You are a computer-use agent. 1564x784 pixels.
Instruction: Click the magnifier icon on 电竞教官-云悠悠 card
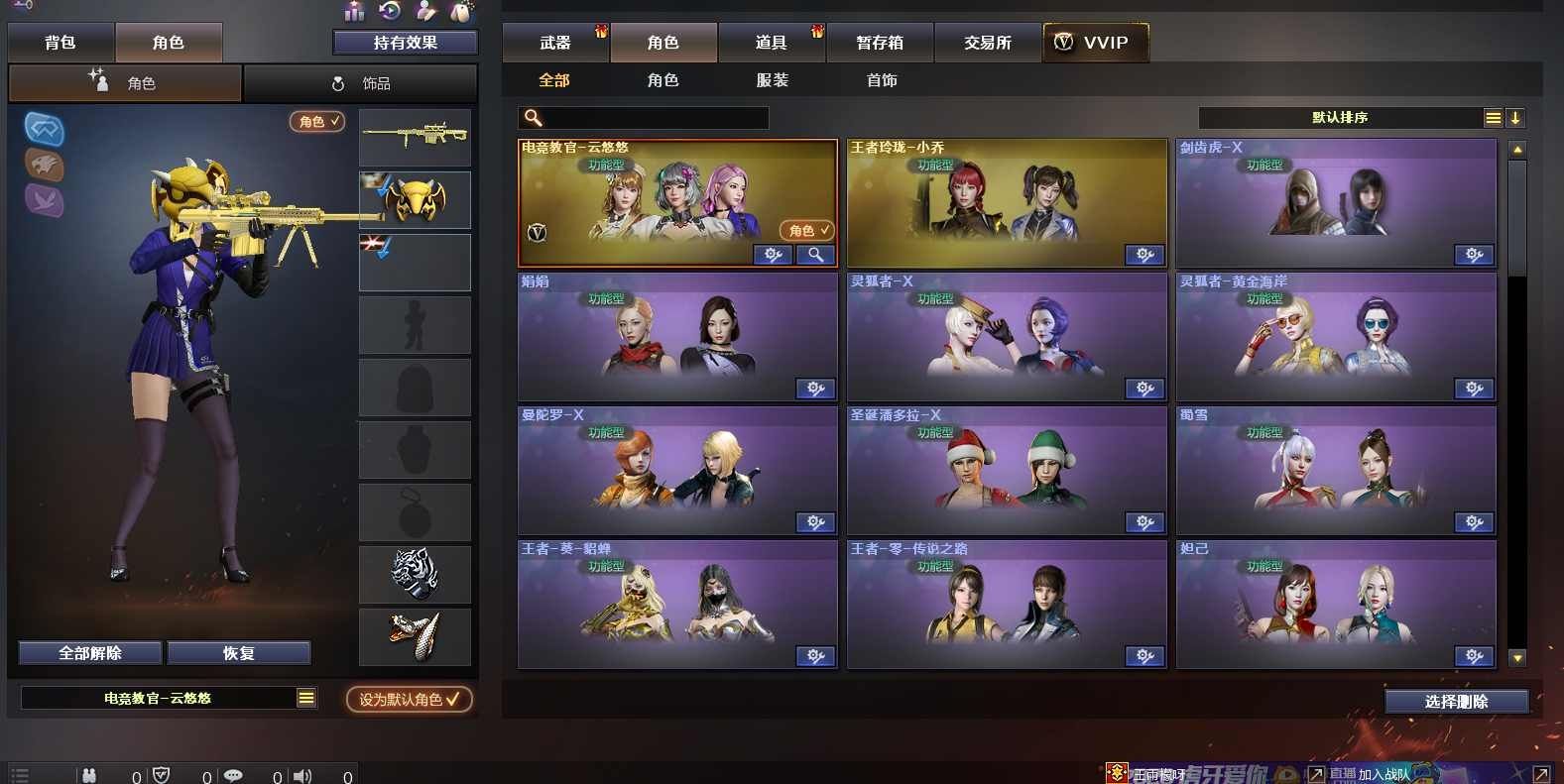(815, 255)
